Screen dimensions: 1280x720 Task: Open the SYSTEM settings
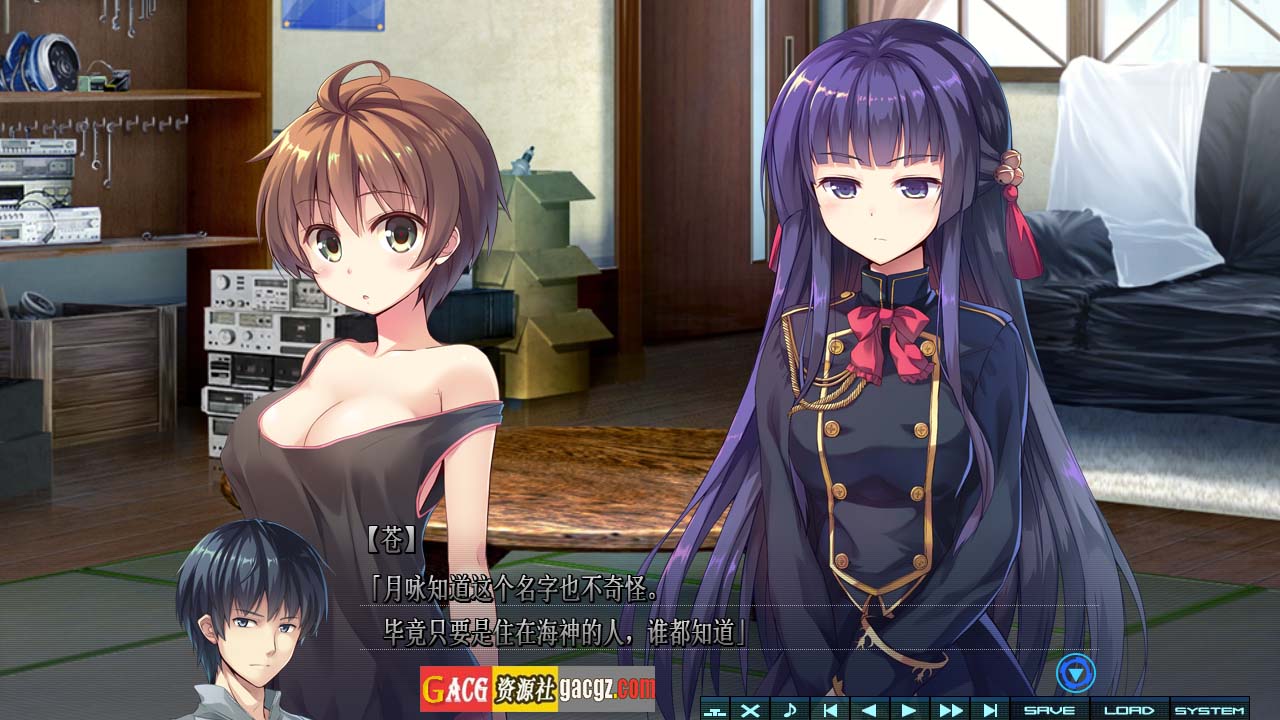click(1209, 710)
